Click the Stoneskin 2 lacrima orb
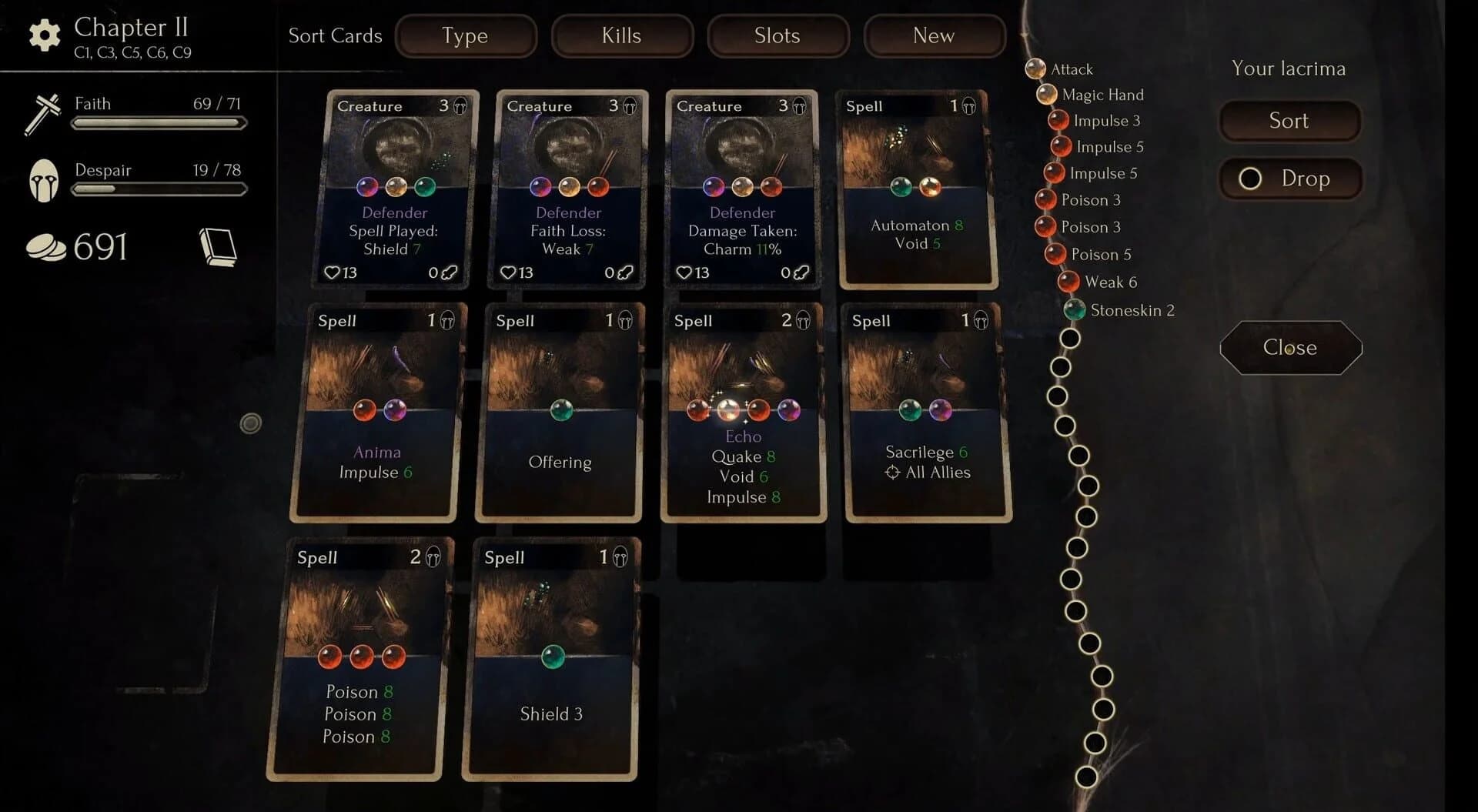 tap(1075, 310)
